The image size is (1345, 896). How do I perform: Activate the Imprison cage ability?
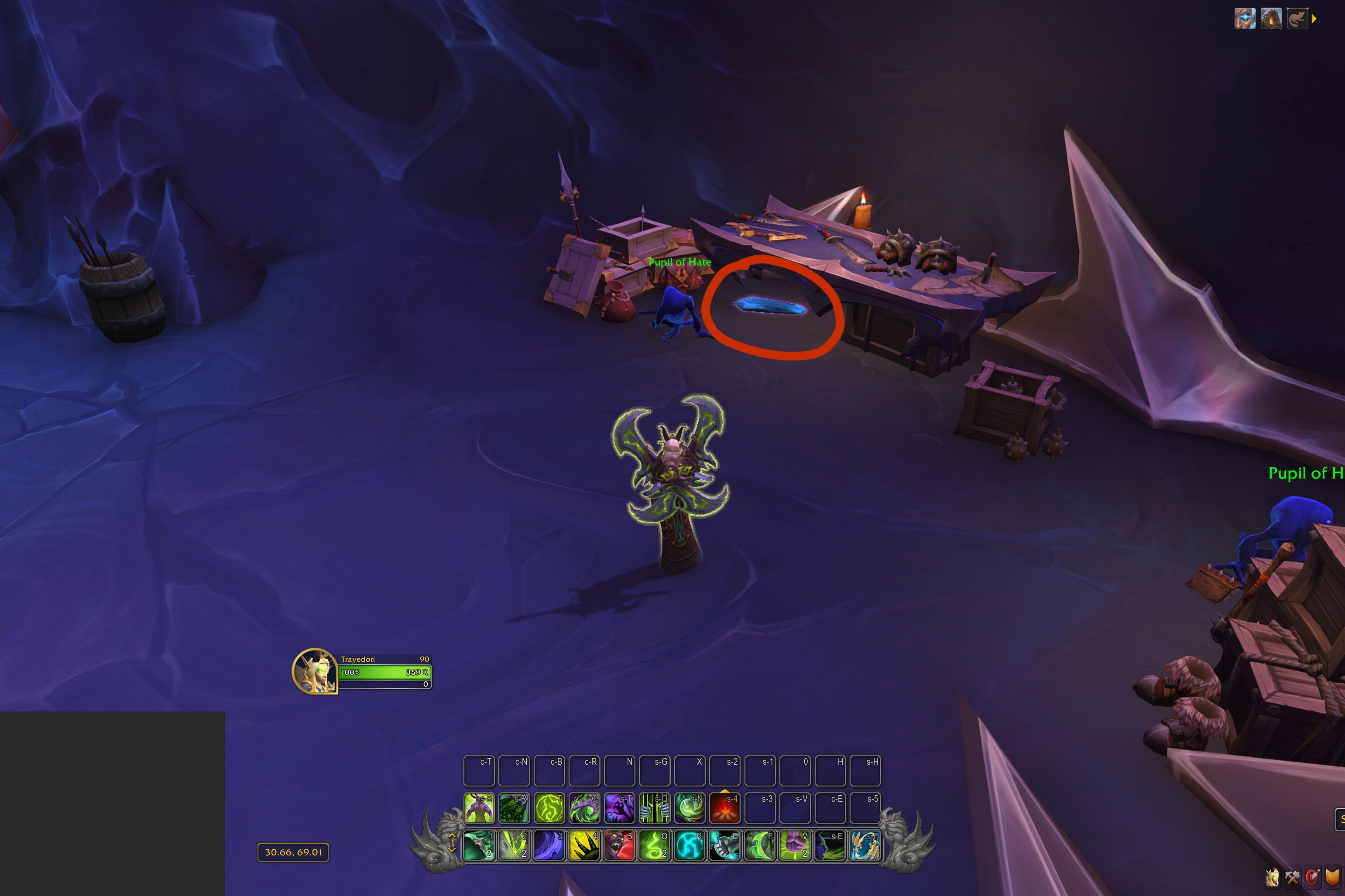[x=655, y=807]
